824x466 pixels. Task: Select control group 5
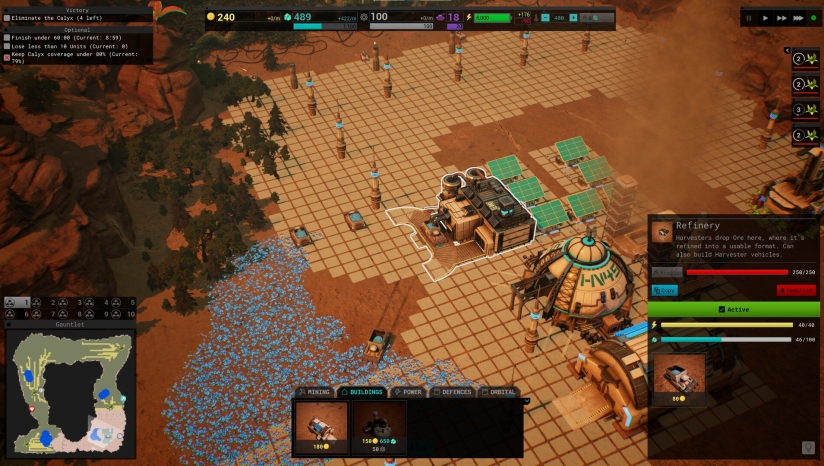126,301
